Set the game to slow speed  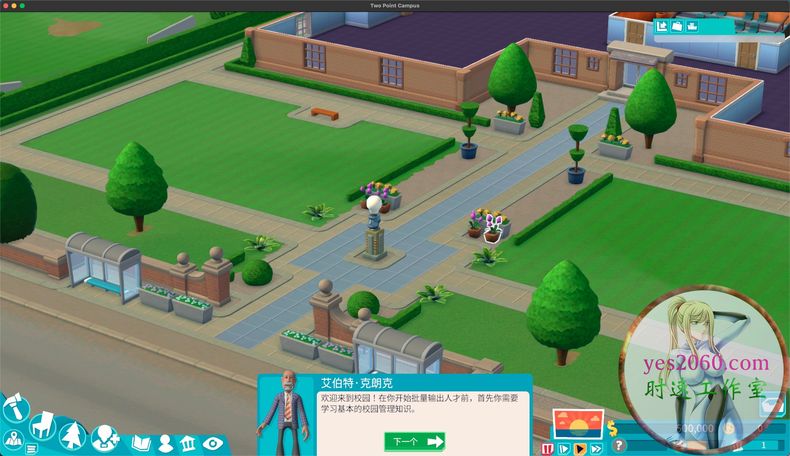coord(565,449)
